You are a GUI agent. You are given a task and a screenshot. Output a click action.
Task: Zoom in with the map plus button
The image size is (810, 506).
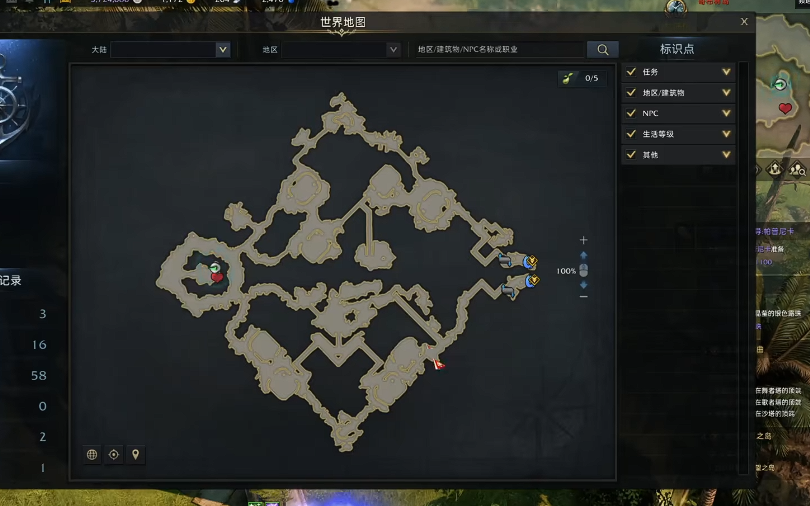click(x=584, y=240)
